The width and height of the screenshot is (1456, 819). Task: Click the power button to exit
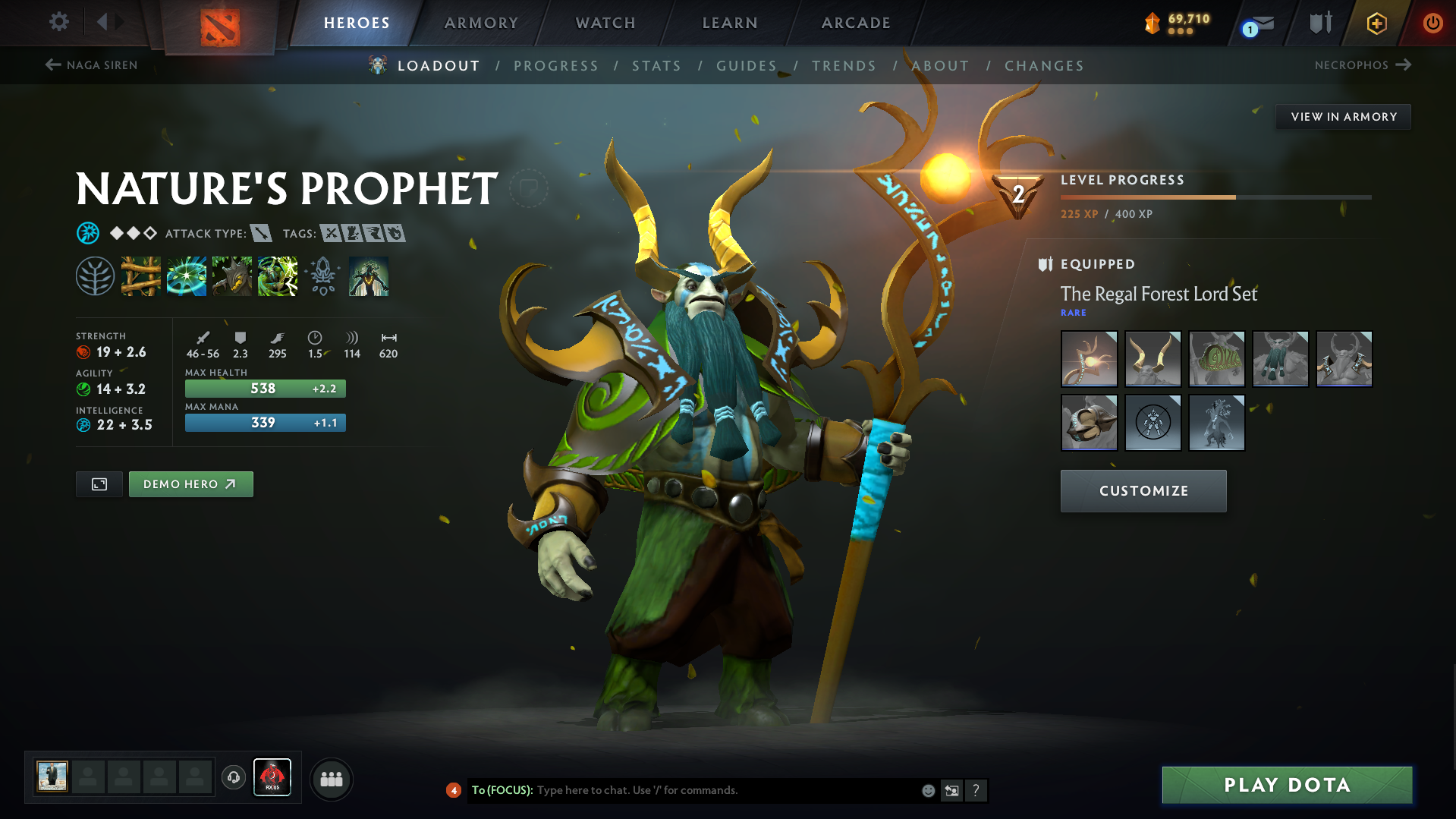tap(1432, 23)
